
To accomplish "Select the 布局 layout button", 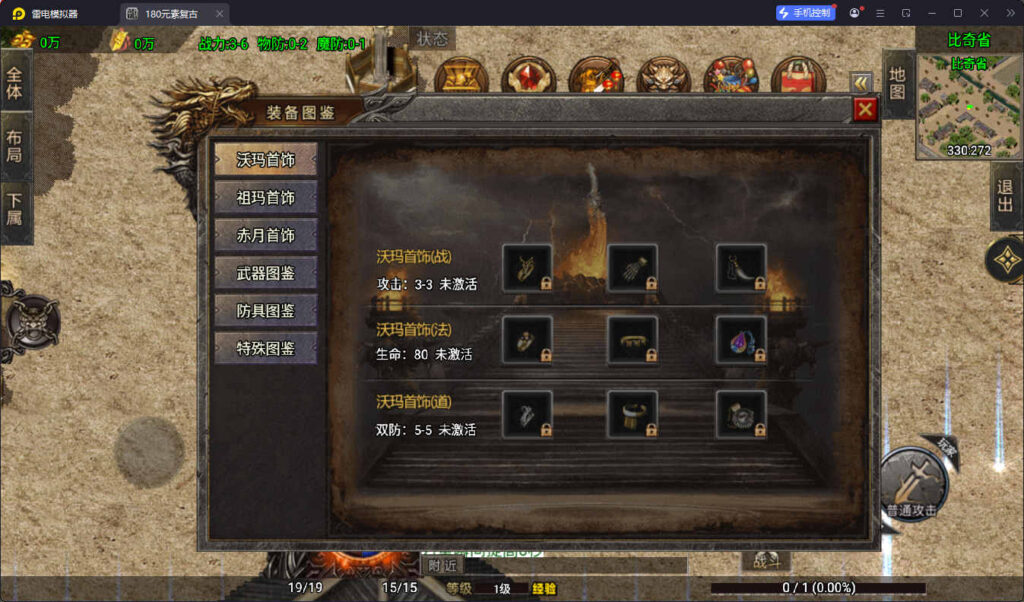I will tap(15, 147).
